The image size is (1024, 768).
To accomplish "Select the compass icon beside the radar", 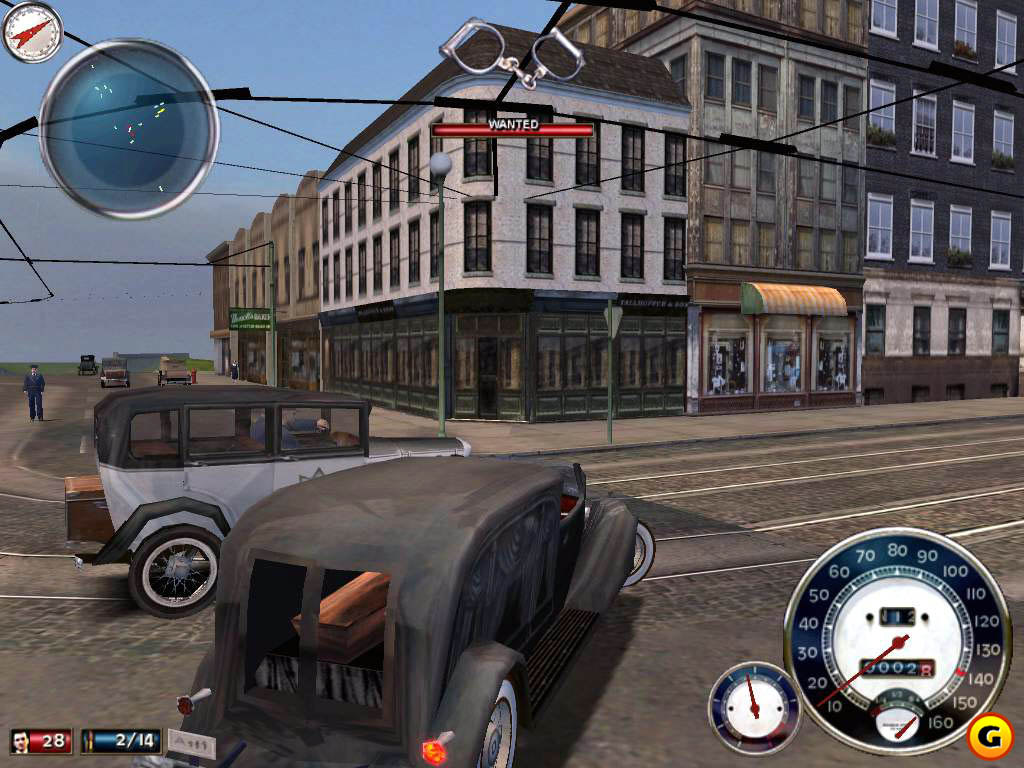I will (x=32, y=32).
